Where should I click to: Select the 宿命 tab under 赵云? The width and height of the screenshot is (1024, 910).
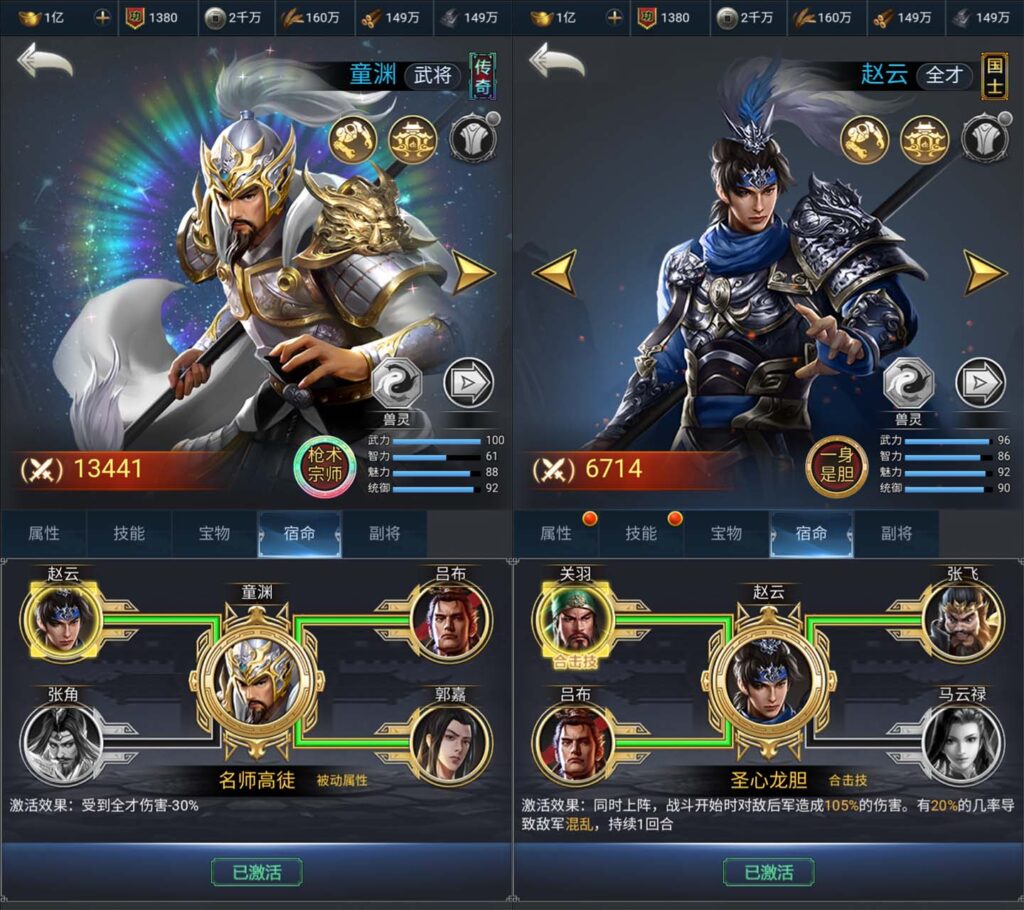pyautogui.click(x=811, y=534)
